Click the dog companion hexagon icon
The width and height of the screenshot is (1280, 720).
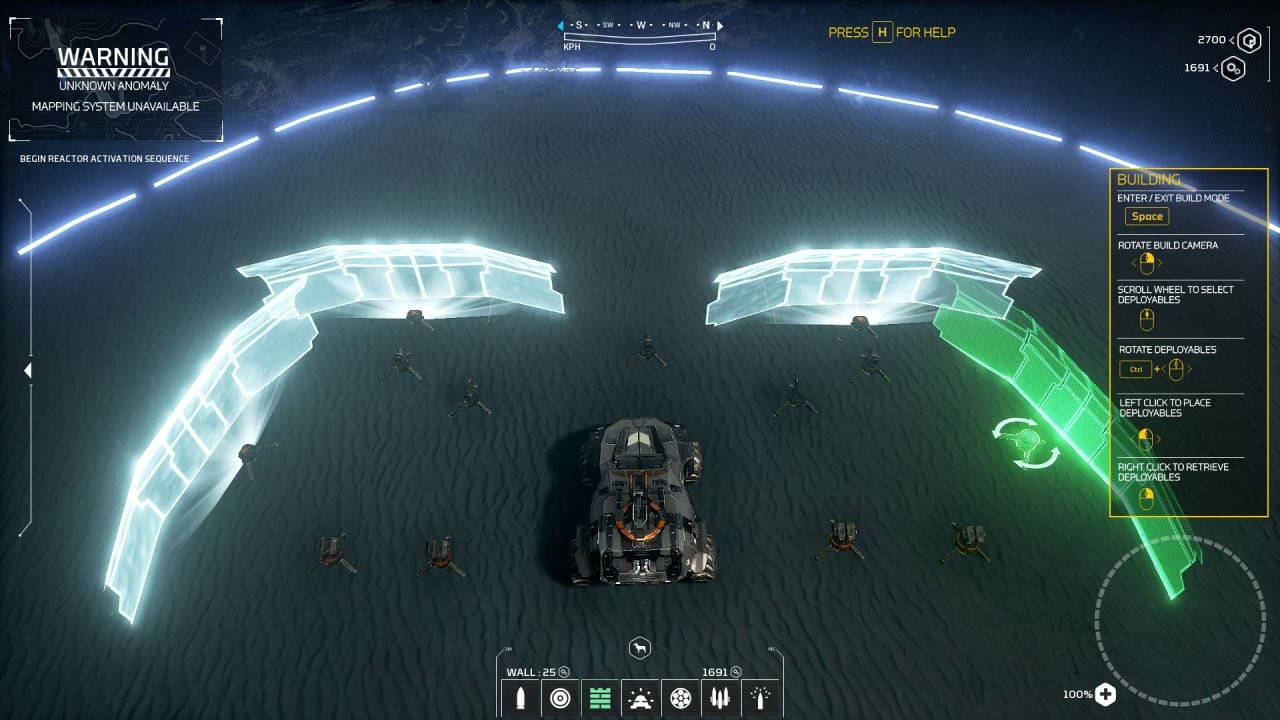point(640,649)
